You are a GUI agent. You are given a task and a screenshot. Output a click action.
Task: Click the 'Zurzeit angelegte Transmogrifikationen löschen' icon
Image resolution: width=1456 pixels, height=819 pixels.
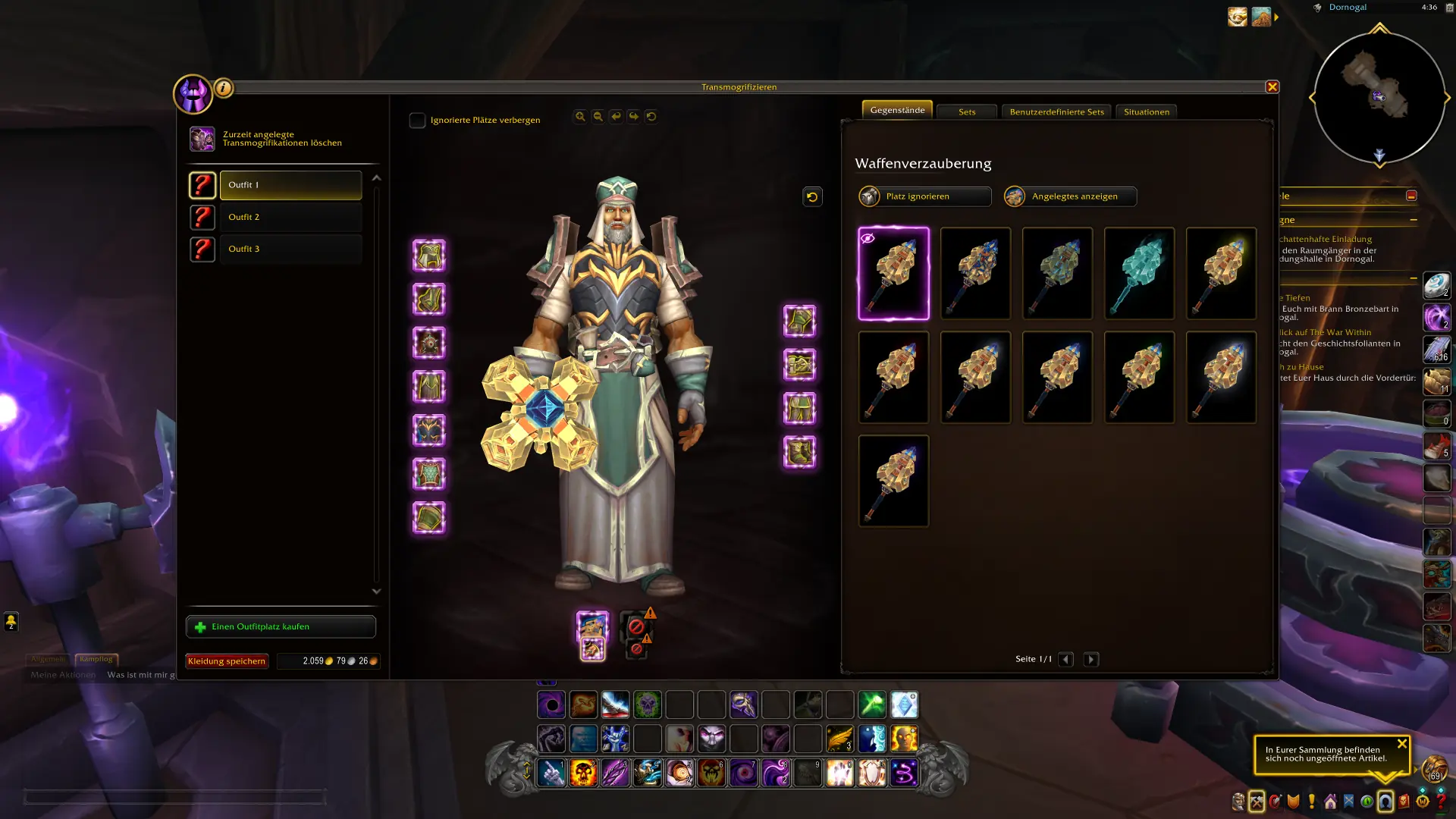[202, 138]
